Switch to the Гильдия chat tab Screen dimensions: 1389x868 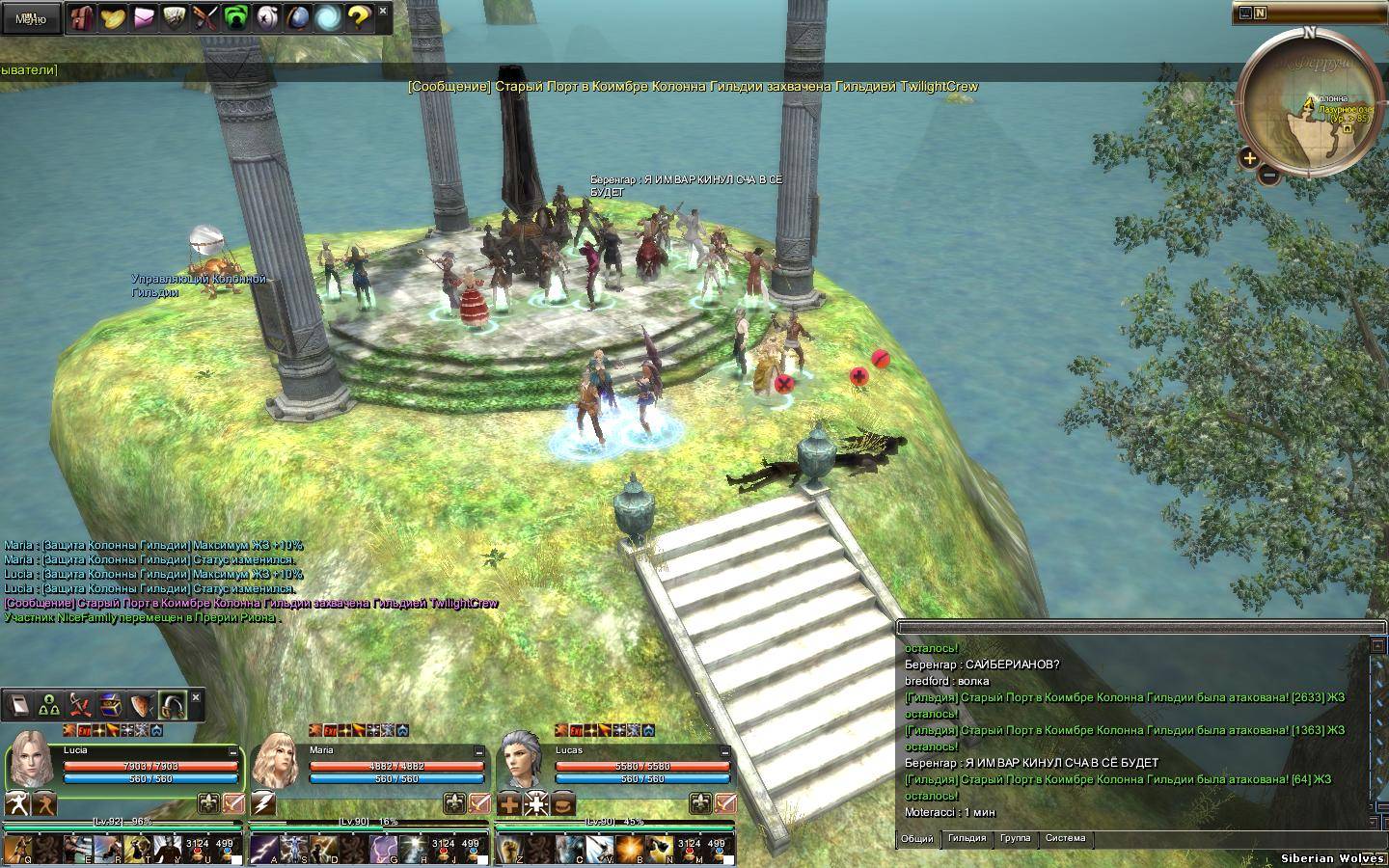click(967, 838)
